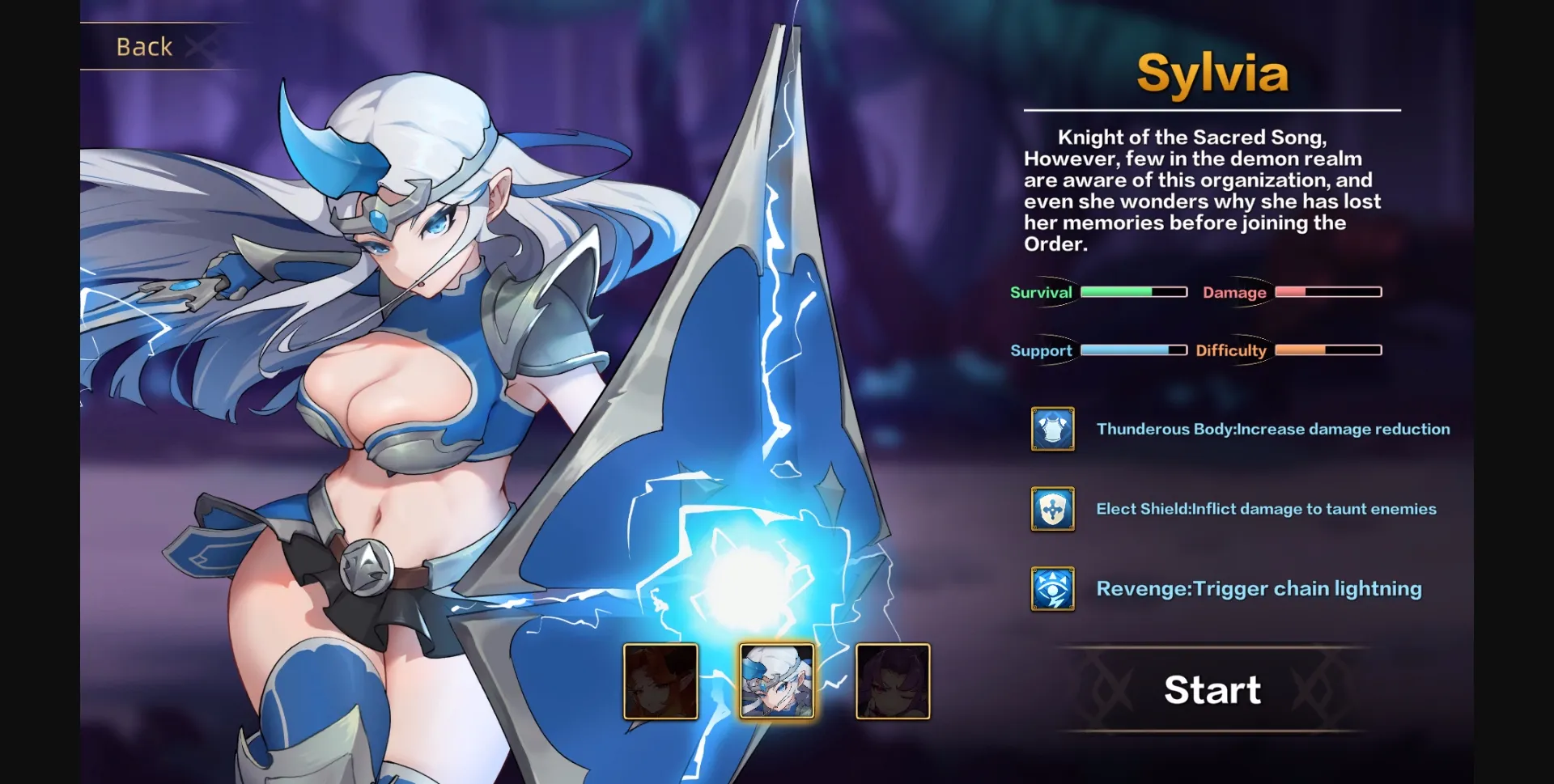Image resolution: width=1554 pixels, height=784 pixels.
Task: Click the lightning eye icon for chain lightning
Action: 1052,588
